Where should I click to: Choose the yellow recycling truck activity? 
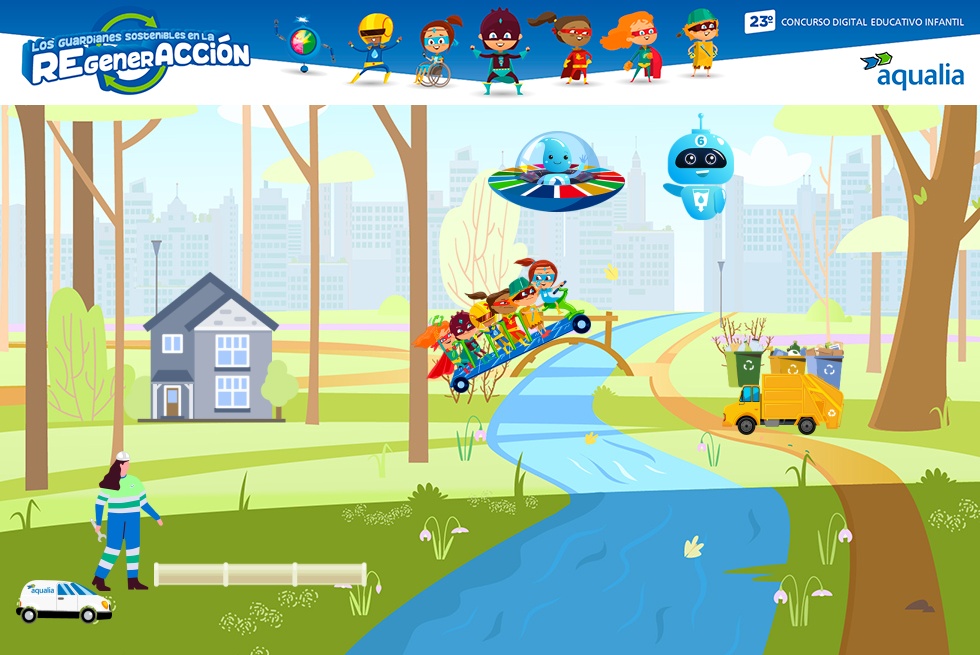(783, 402)
